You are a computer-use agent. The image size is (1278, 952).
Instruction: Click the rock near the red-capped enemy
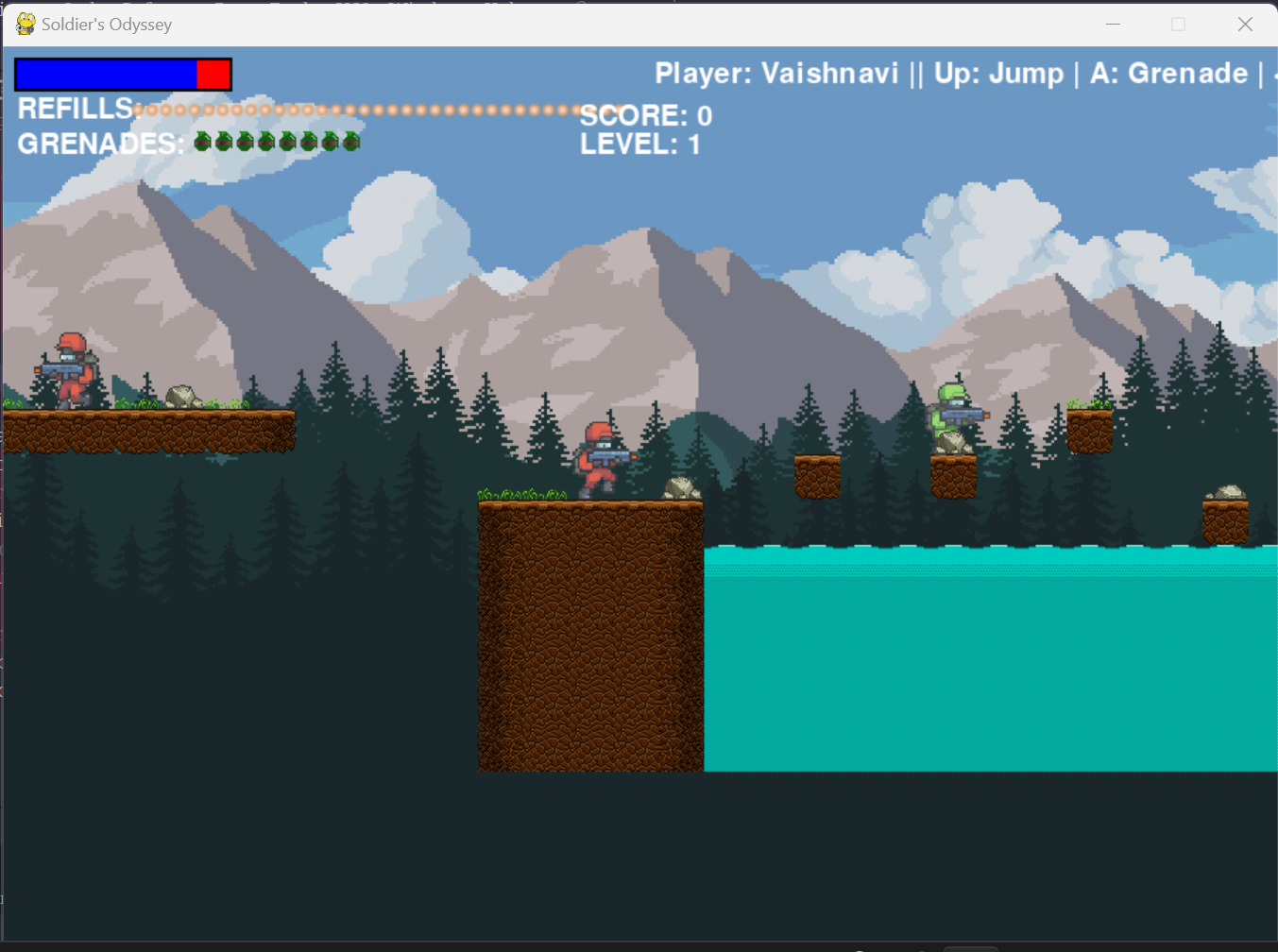pos(181,395)
